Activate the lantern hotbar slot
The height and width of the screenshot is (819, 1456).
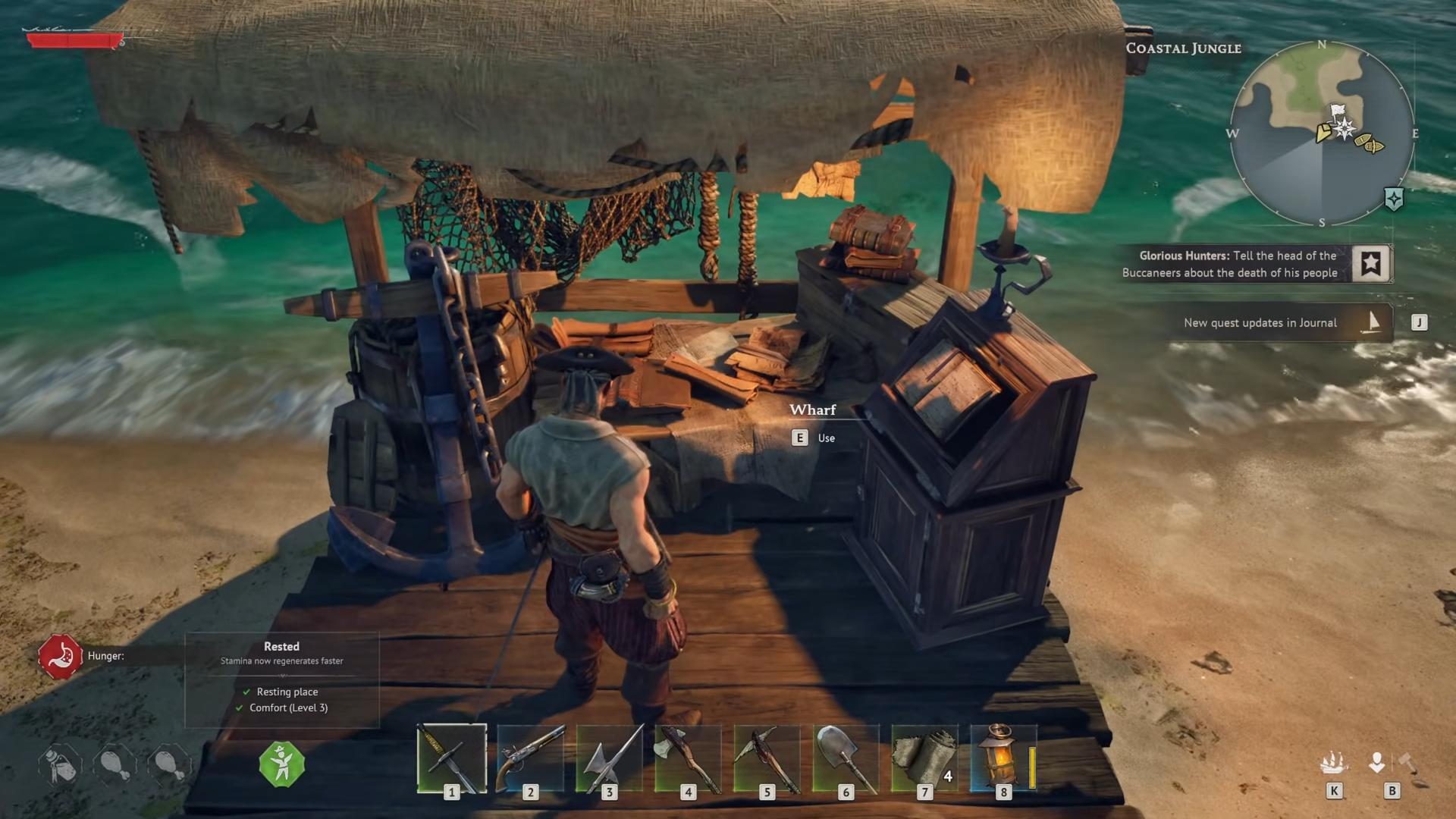pos(1003,758)
